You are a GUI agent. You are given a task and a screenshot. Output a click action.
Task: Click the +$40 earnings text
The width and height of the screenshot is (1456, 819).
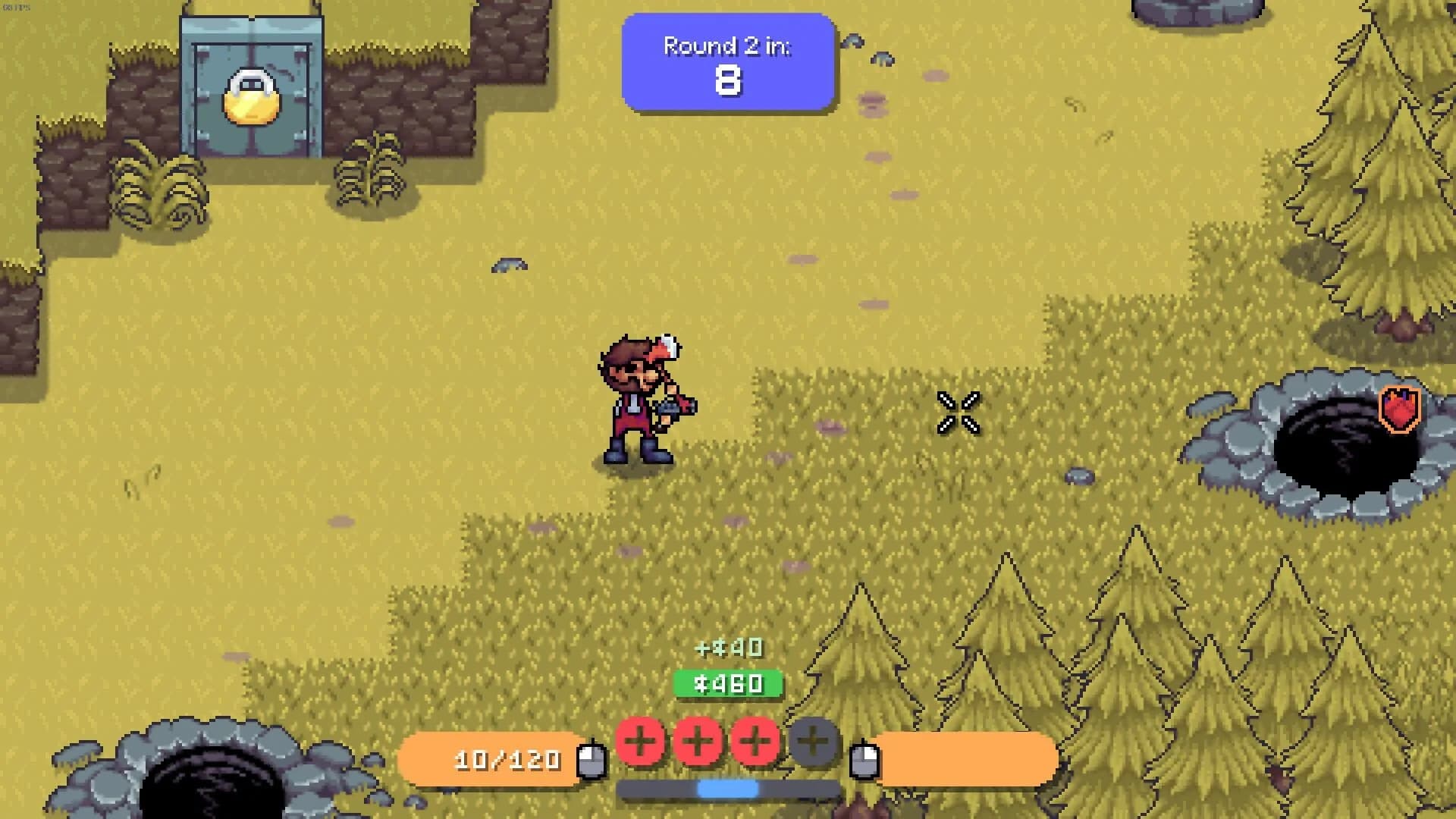click(x=726, y=648)
